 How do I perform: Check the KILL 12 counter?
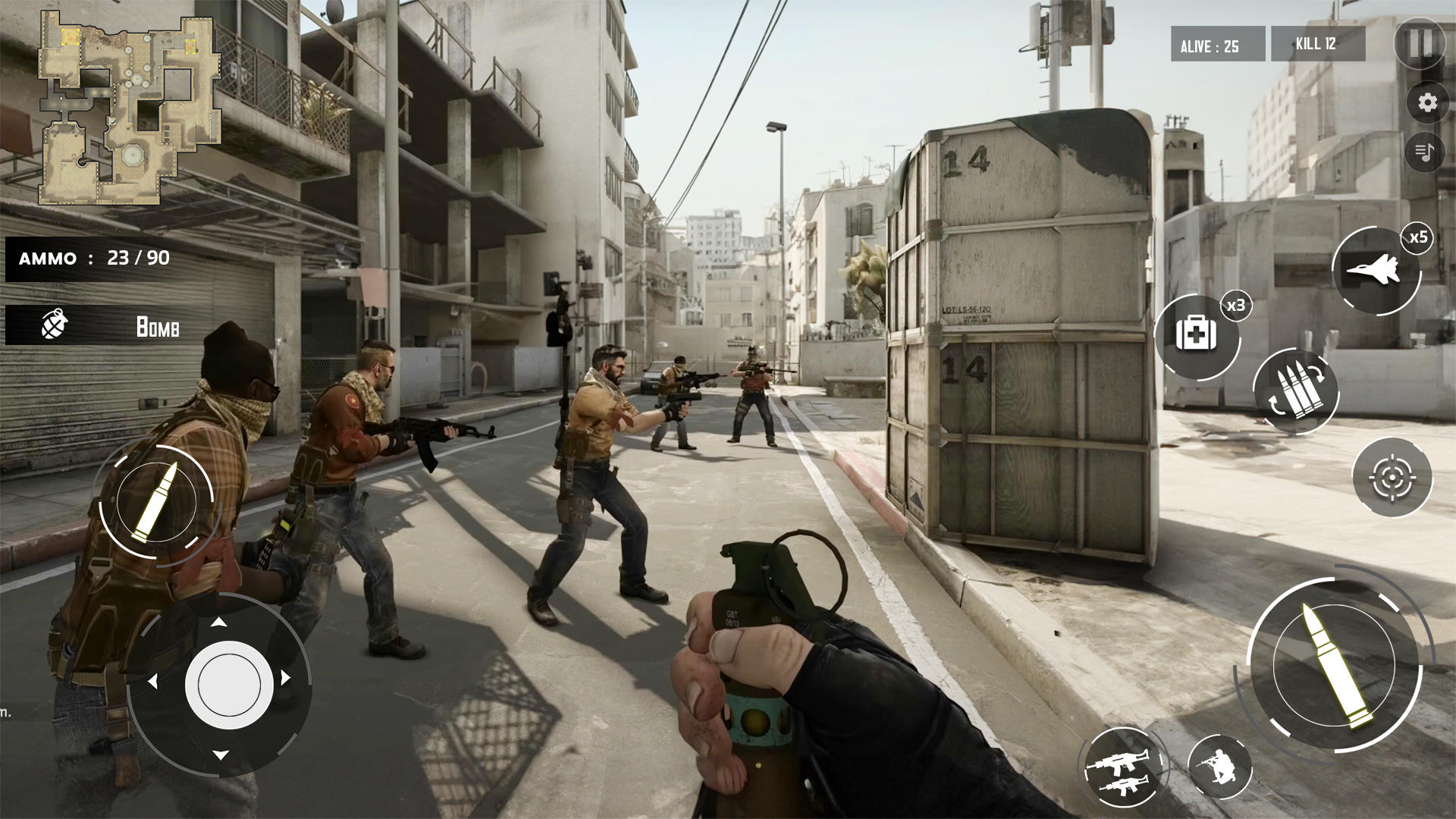pyautogui.click(x=1316, y=45)
